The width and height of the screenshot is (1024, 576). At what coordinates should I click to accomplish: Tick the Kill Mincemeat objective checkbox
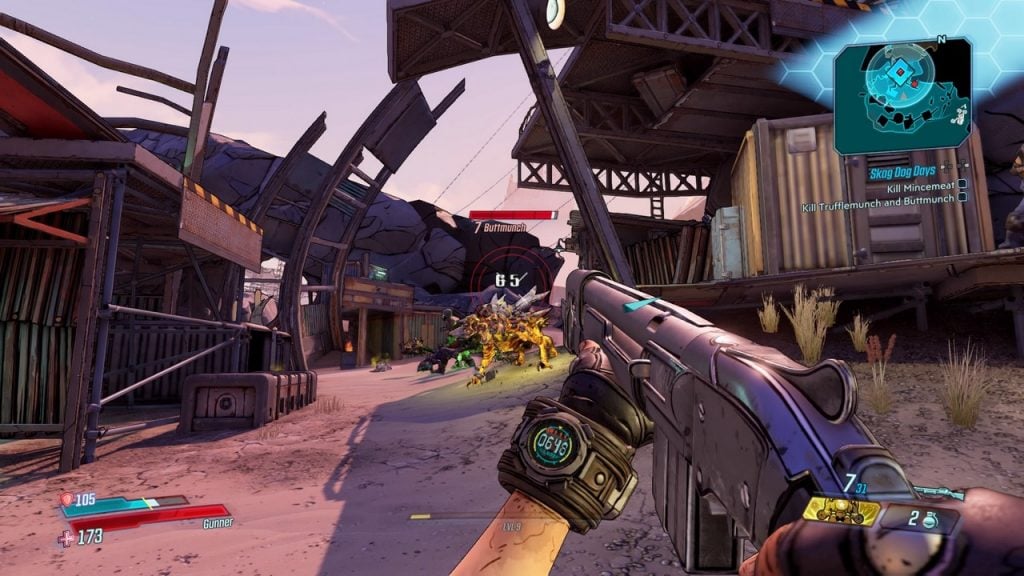pos(961,184)
